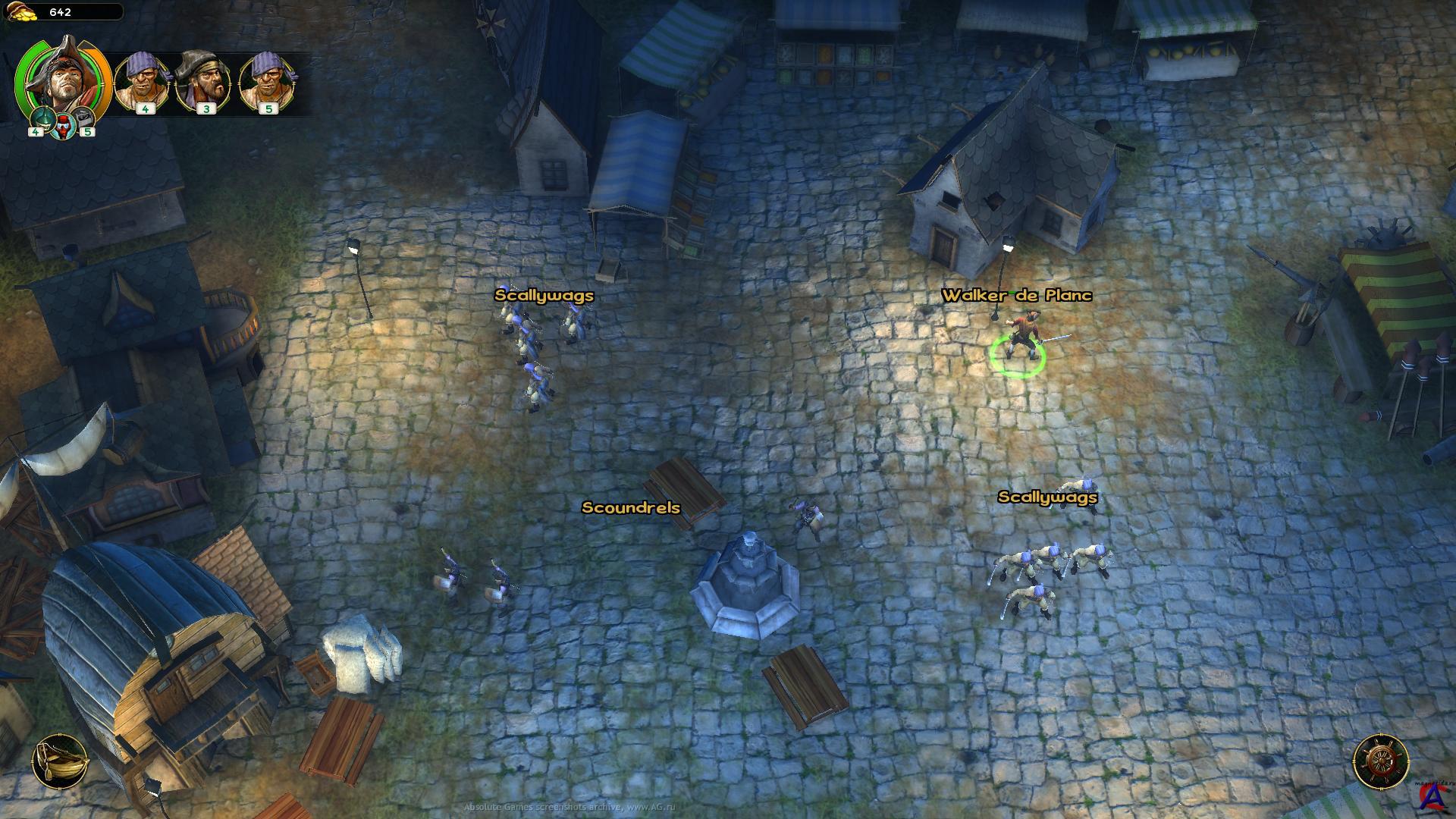Select the hero Walker de Planc
This screenshot has height=819, width=1456.
tap(1020, 337)
